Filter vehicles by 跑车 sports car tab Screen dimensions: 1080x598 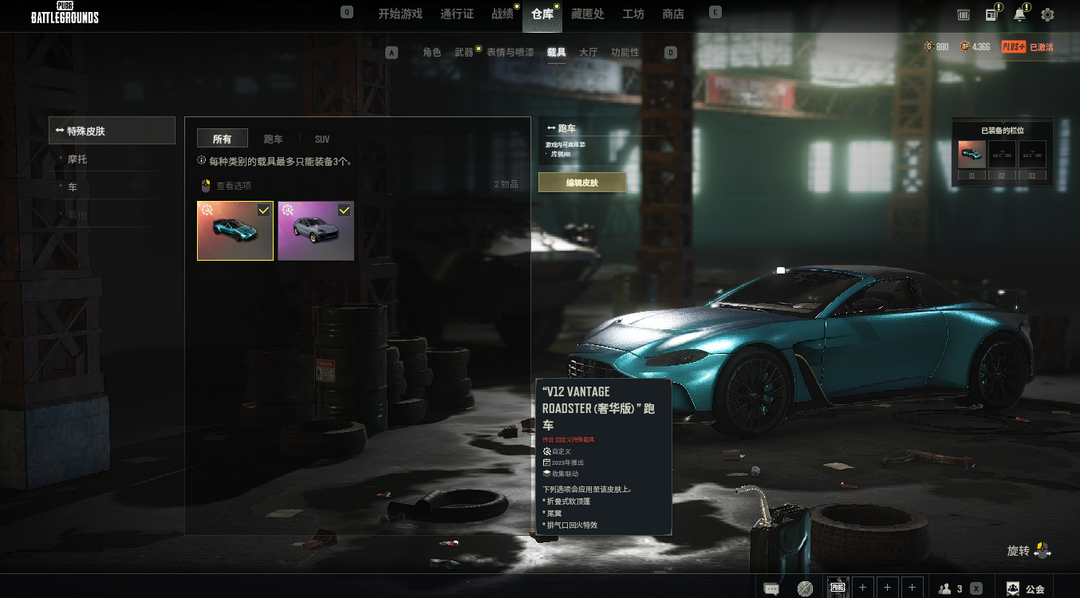point(273,139)
